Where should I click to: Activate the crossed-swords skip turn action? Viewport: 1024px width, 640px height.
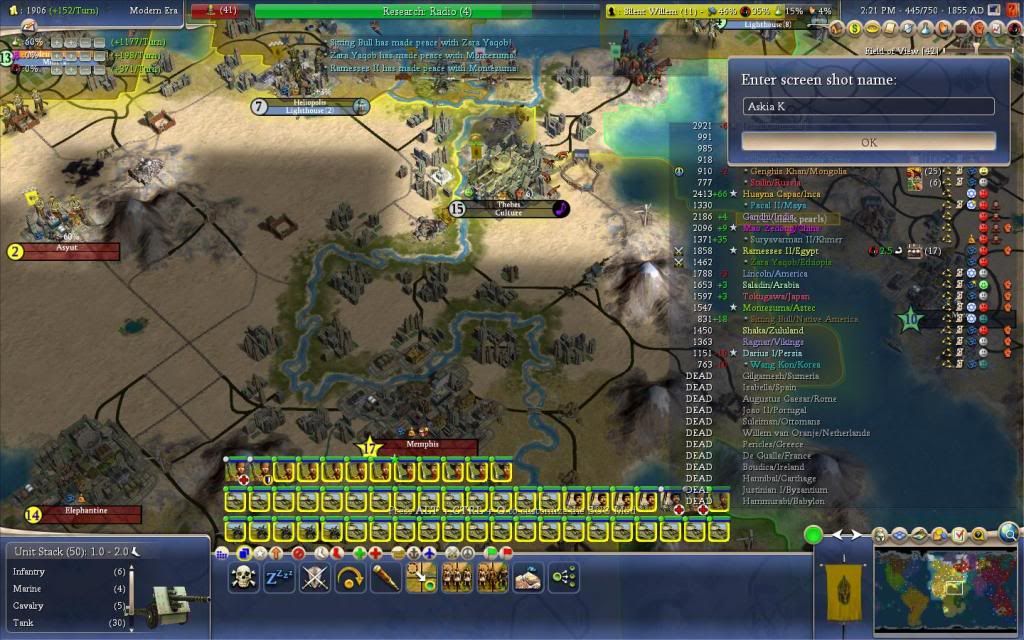315,577
